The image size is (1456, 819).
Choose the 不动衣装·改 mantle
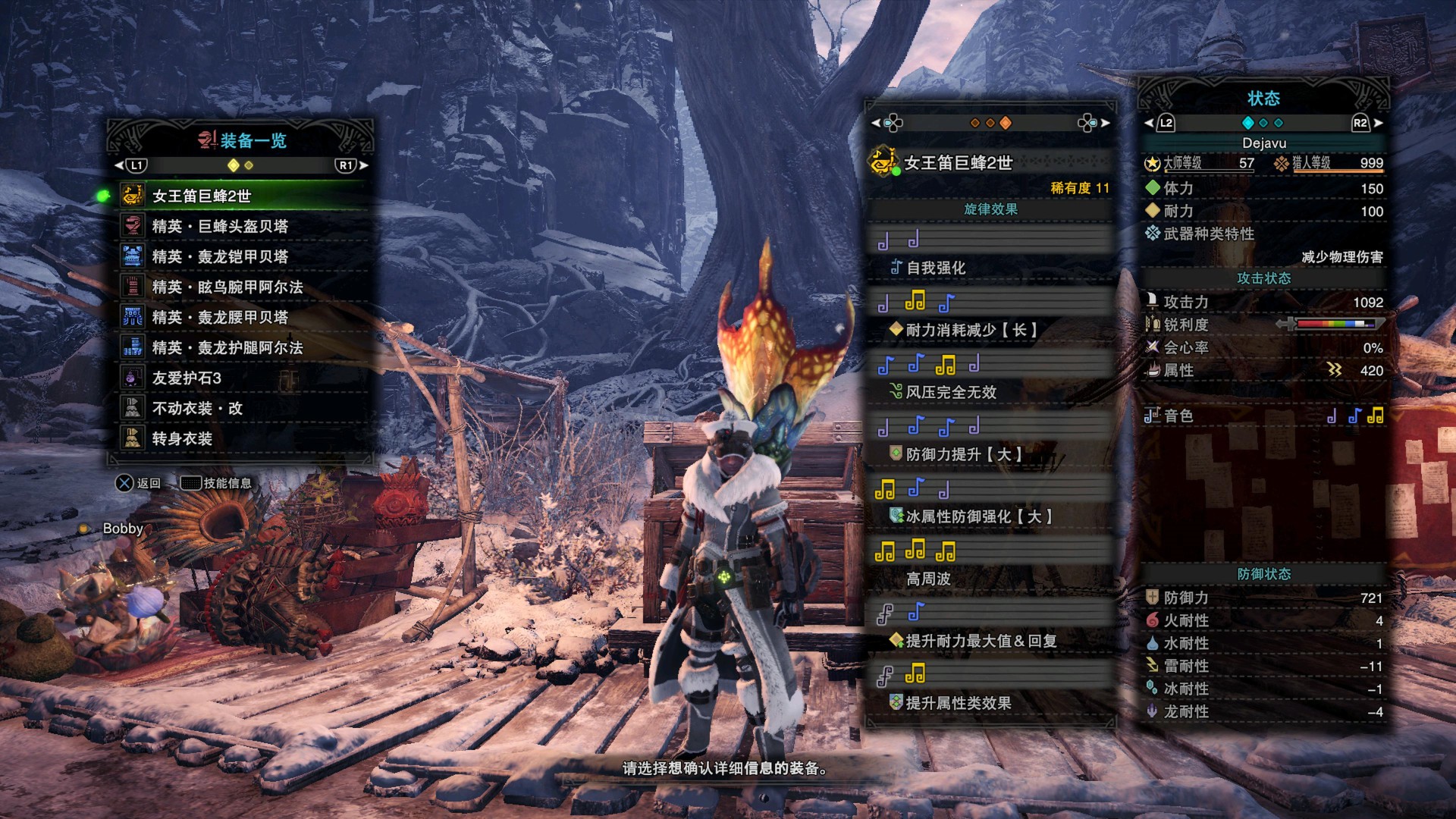197,409
